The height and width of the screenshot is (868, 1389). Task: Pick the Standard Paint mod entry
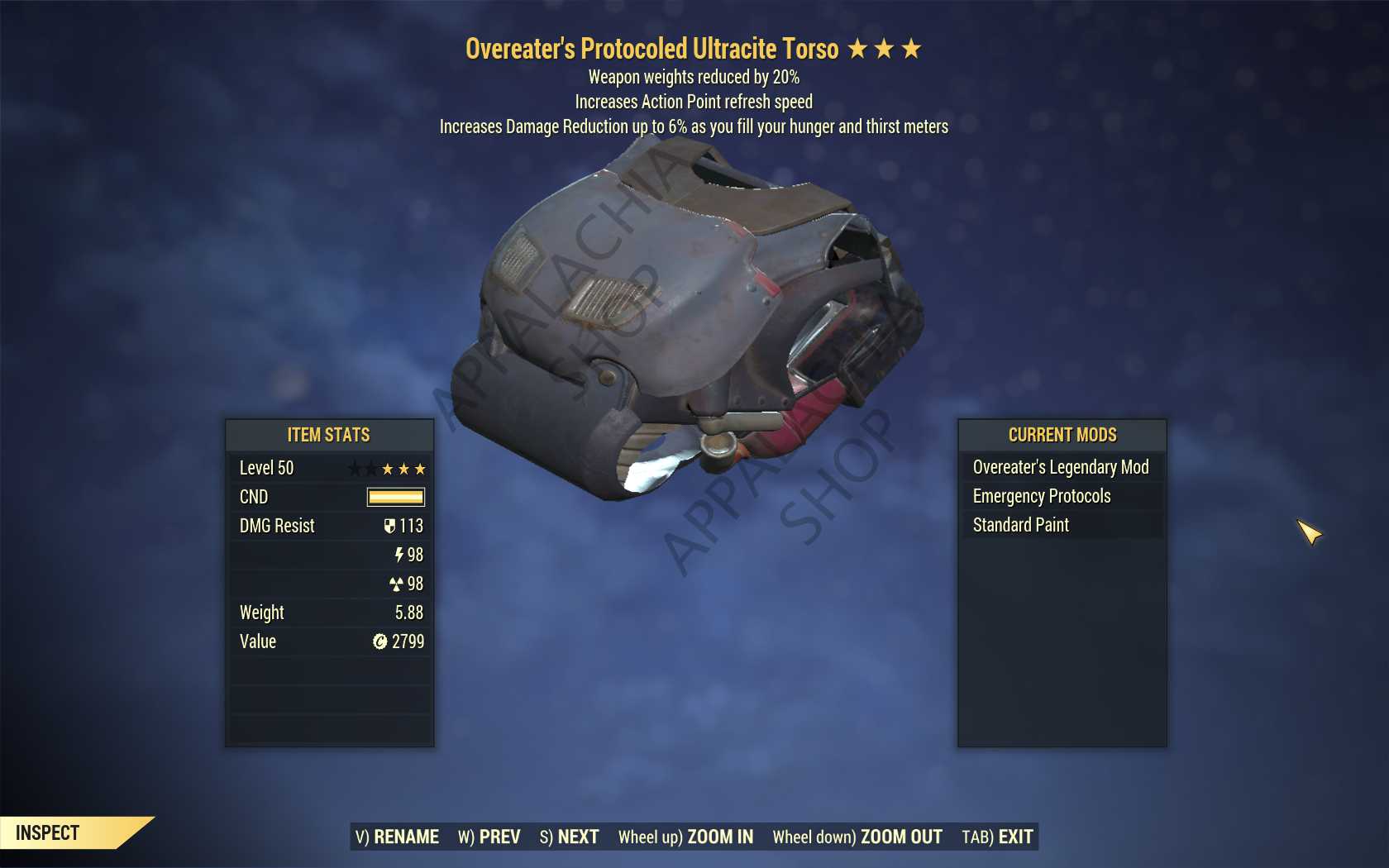1021,525
